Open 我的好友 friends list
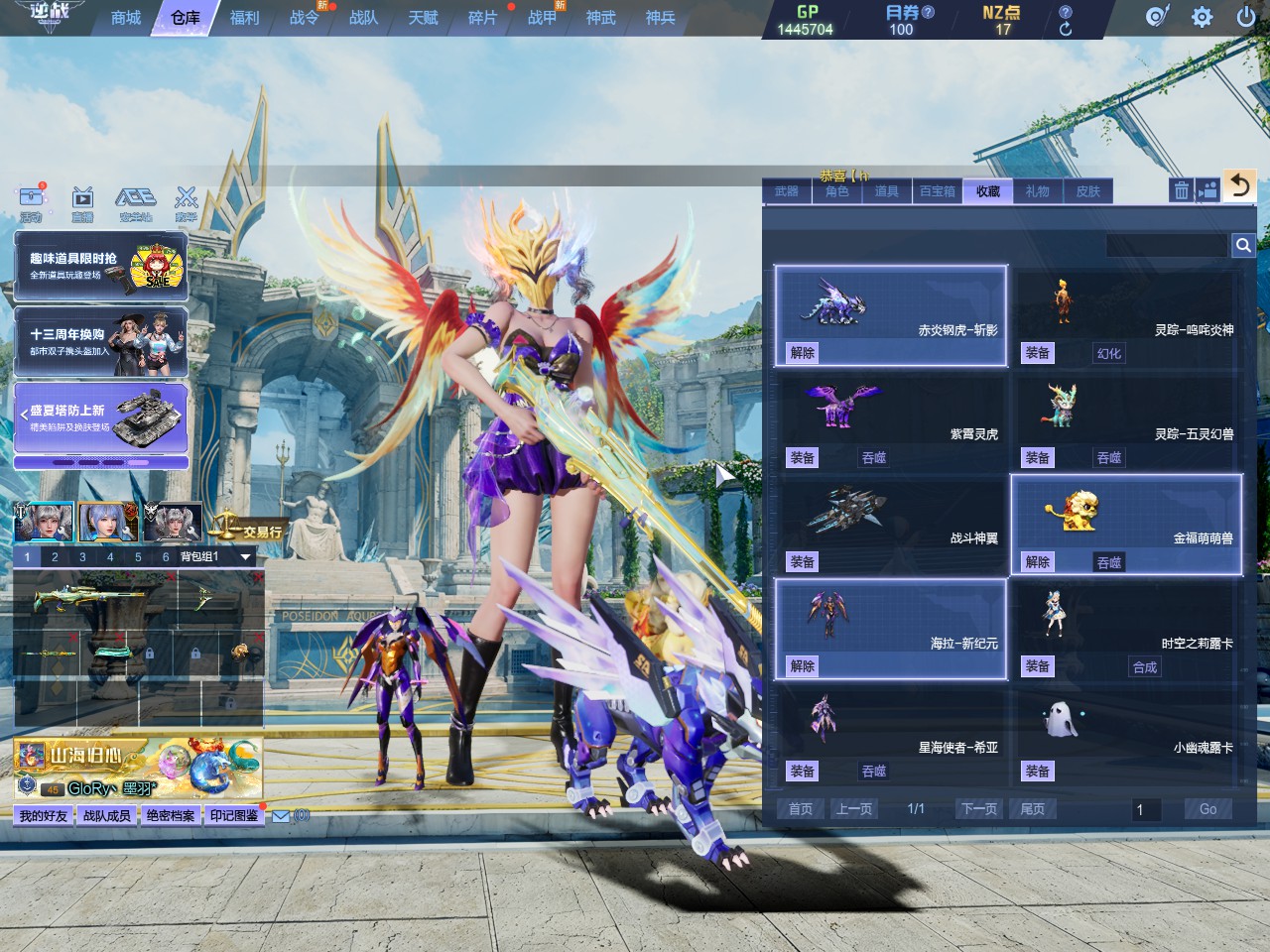Viewport: 1270px width, 952px height. (x=44, y=815)
